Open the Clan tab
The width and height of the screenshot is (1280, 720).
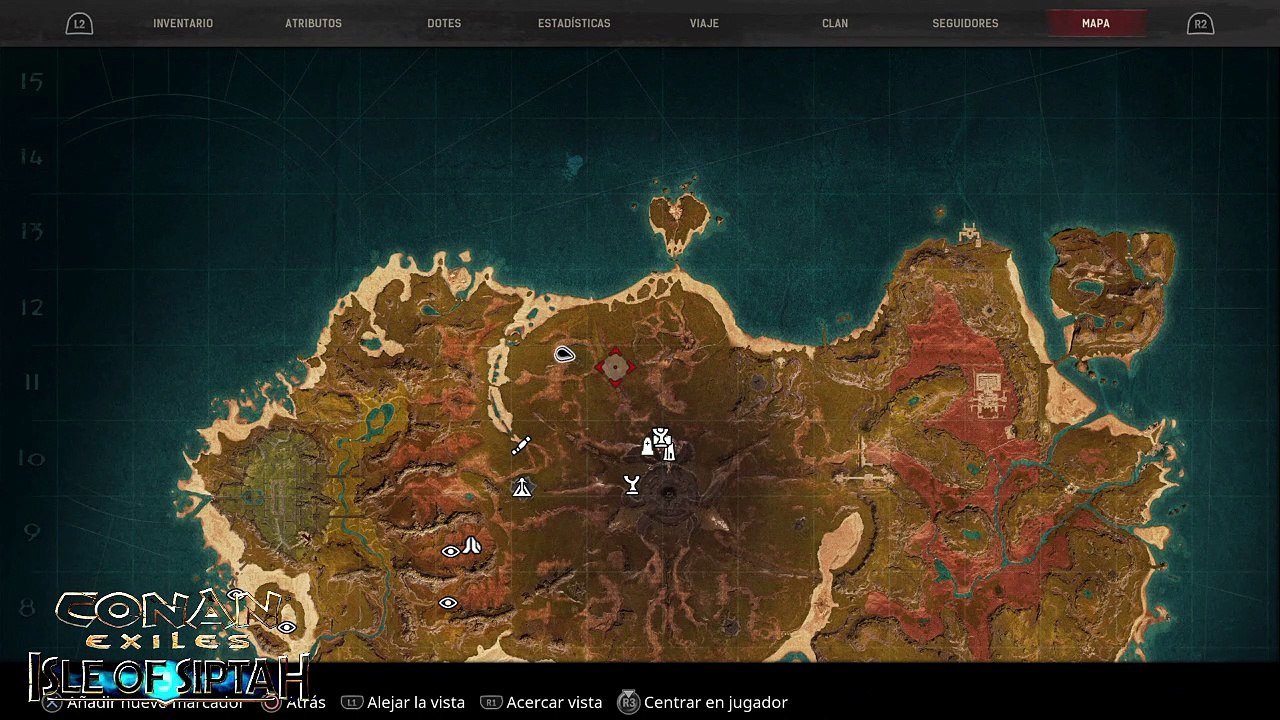tap(835, 23)
